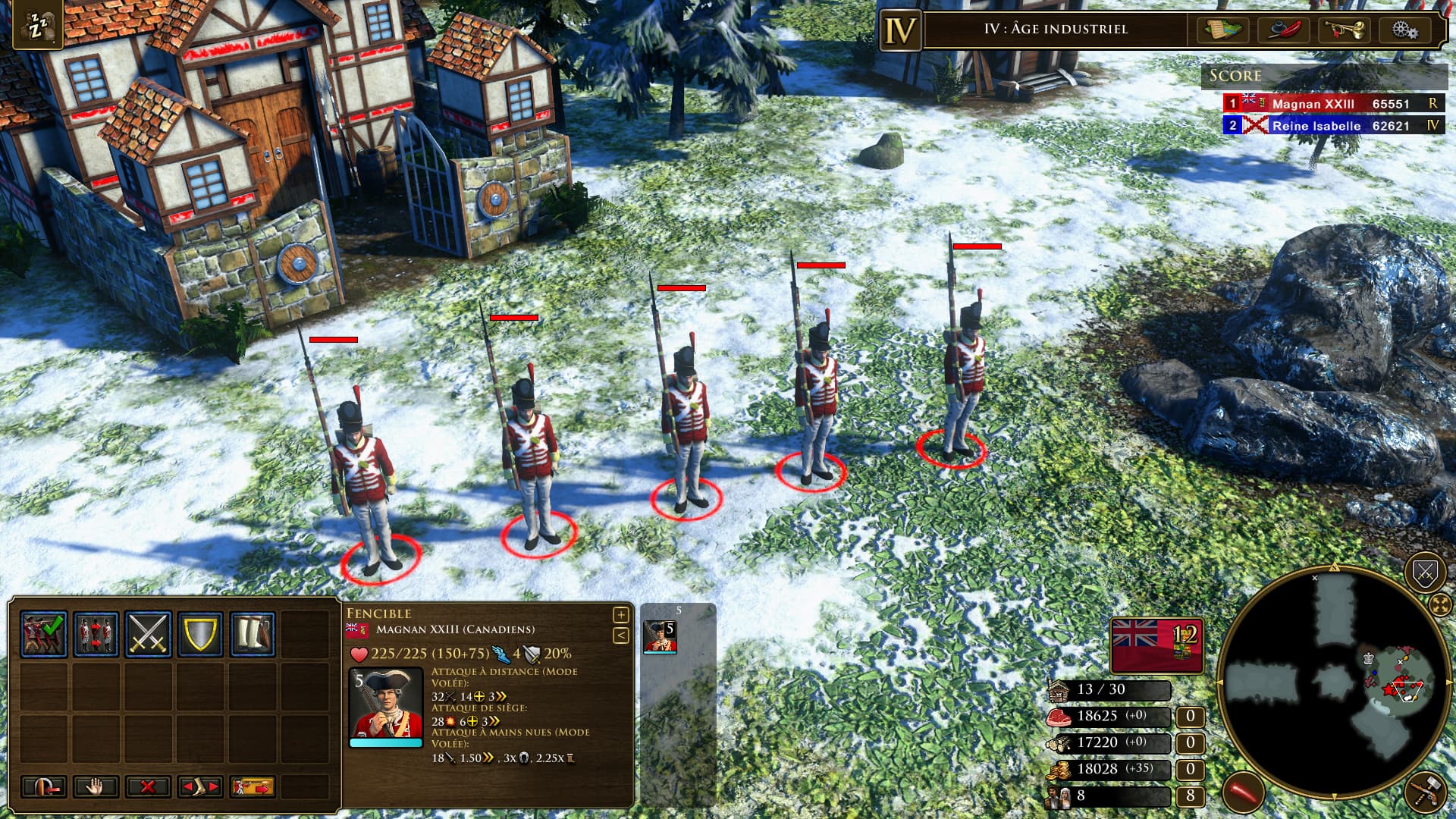The height and width of the screenshot is (819, 1456).
Task: Open the hammer and pistol minimap button
Action: pyautogui.click(x=1426, y=792)
